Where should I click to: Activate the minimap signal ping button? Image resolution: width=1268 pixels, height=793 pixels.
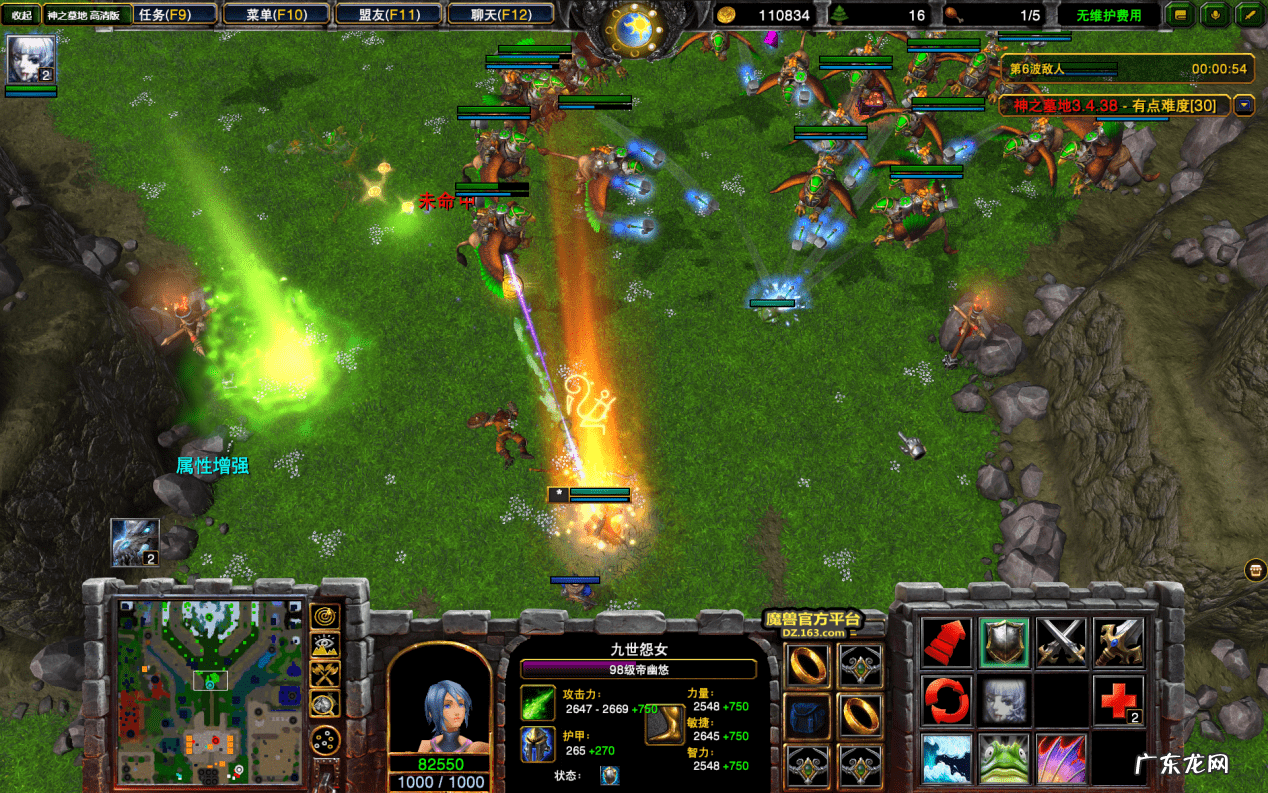(x=325, y=616)
